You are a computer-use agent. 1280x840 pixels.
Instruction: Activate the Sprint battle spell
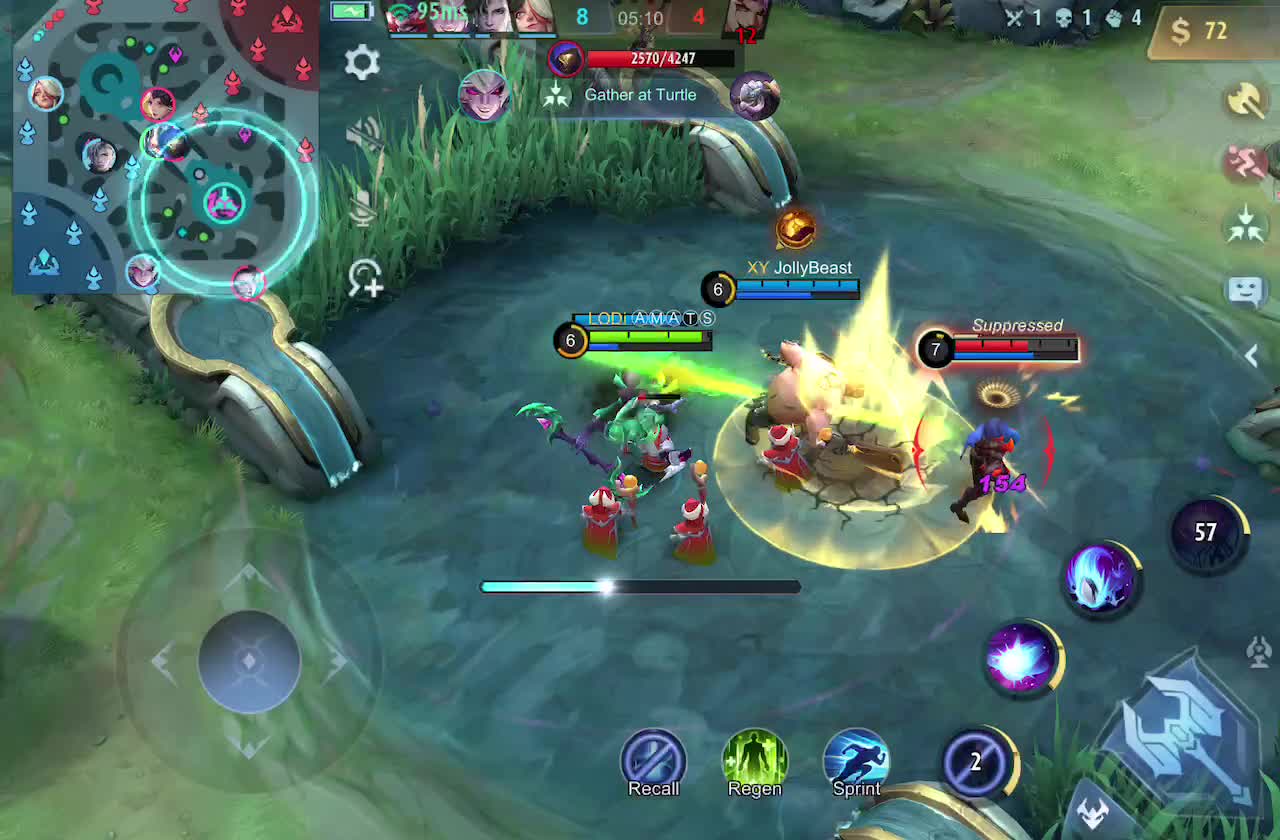[856, 762]
